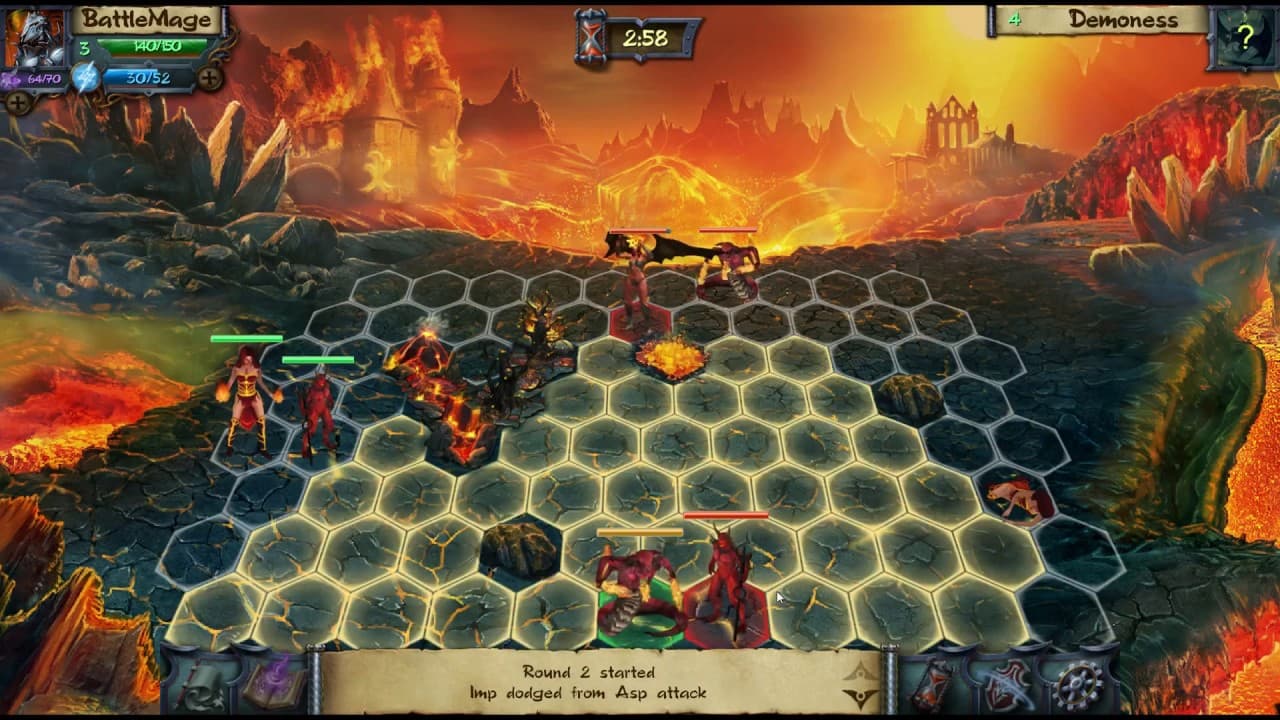Click the help question mark icon
This screenshot has height=720, width=1280.
1244,38
